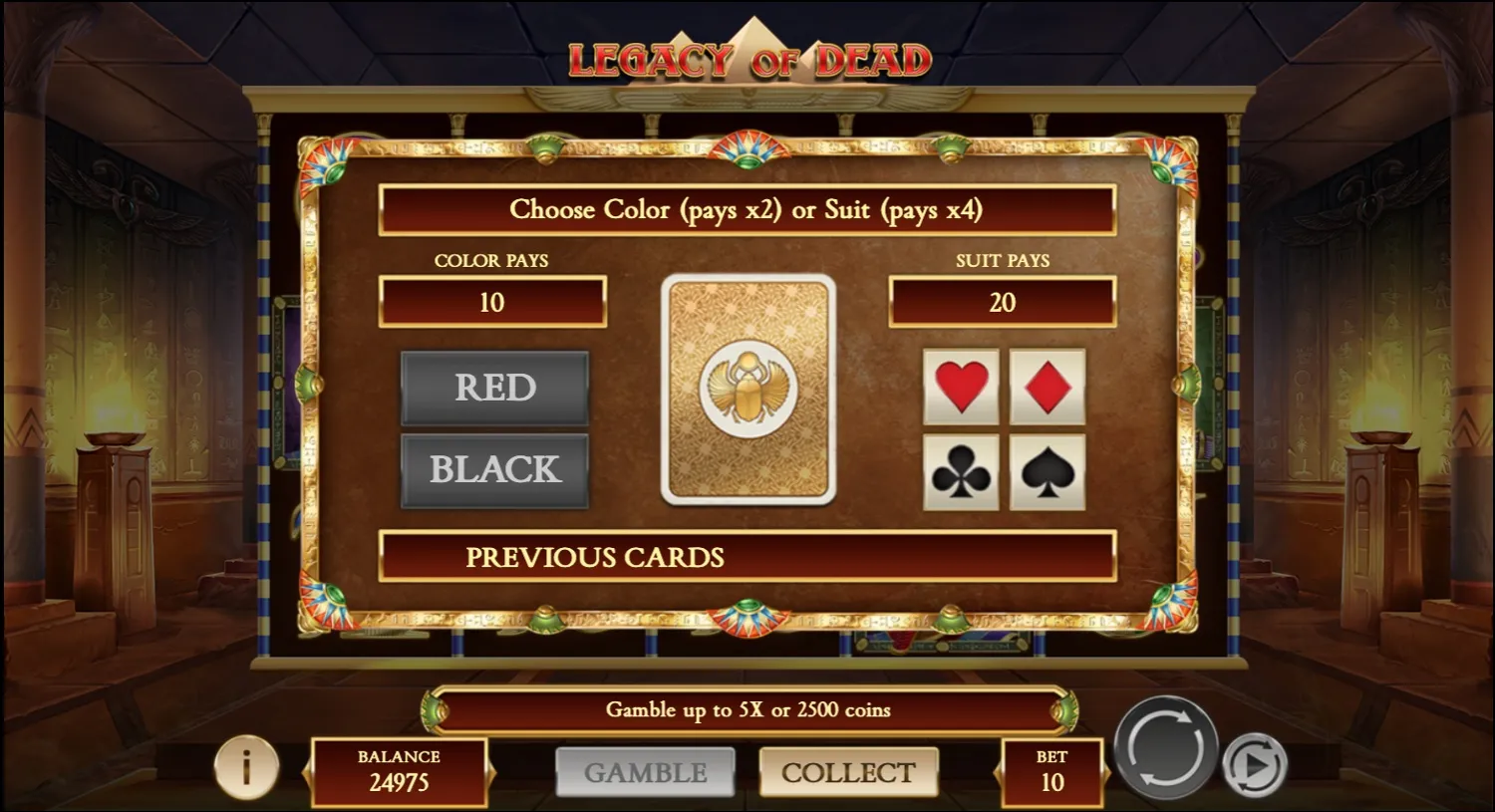Image resolution: width=1495 pixels, height=812 pixels.
Task: Click the 'Choose Color or Suit' header
Action: point(747,210)
